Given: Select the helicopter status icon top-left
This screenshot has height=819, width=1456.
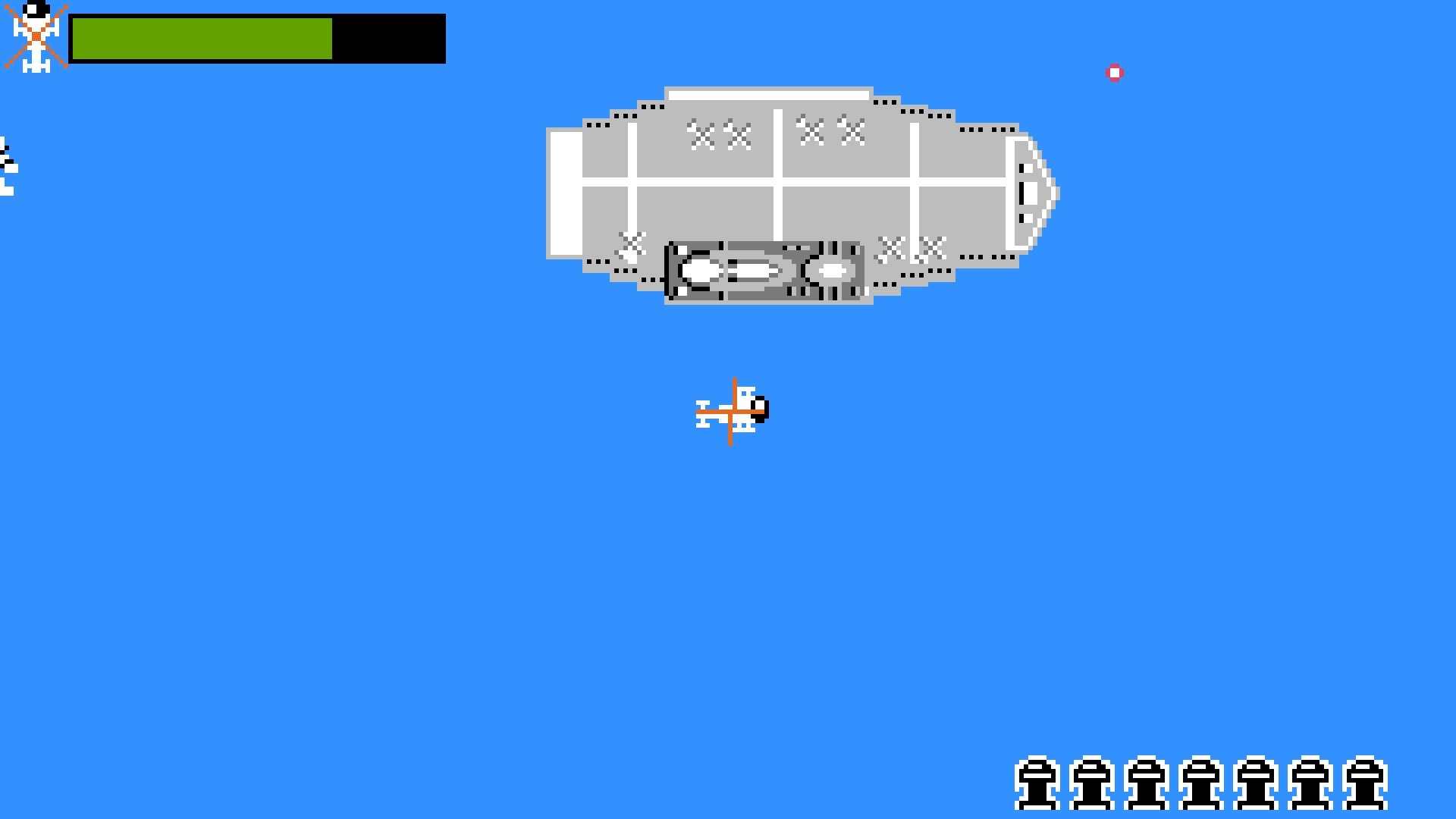Looking at the screenshot, I should [36, 34].
